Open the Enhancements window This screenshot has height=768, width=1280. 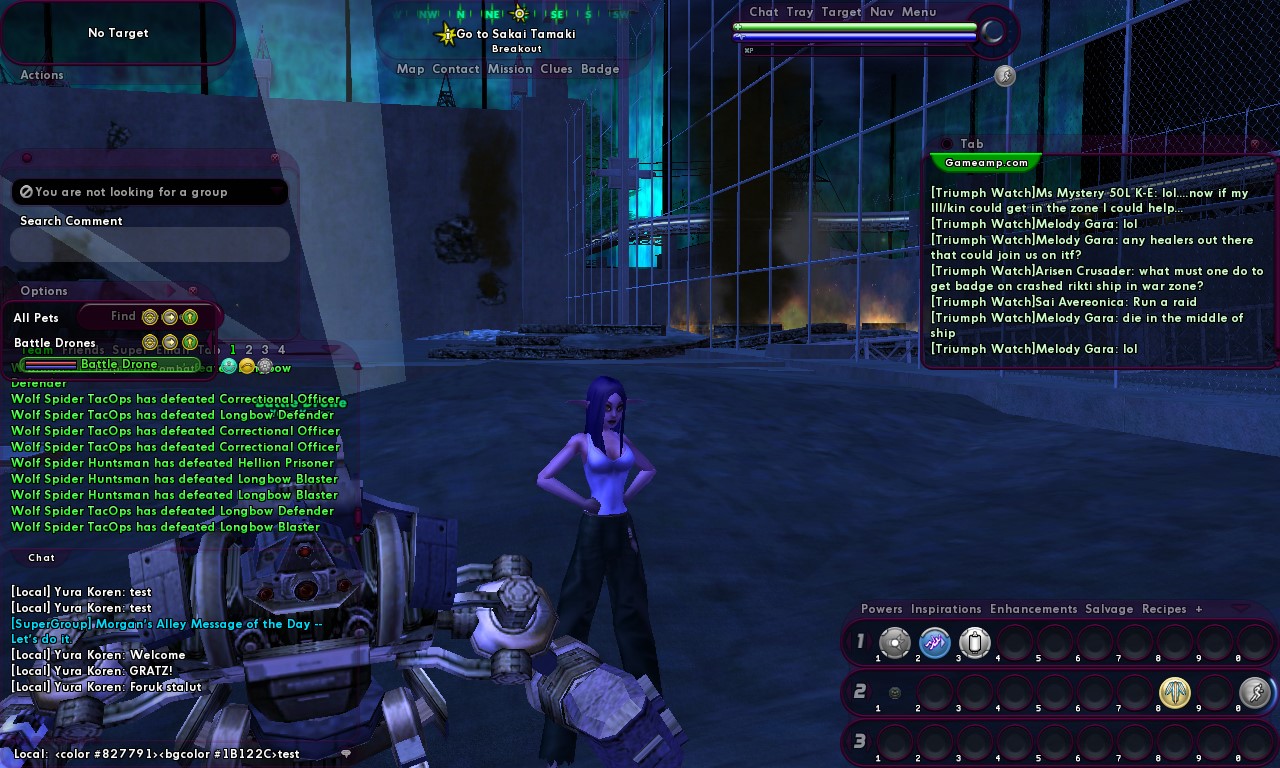point(1033,609)
